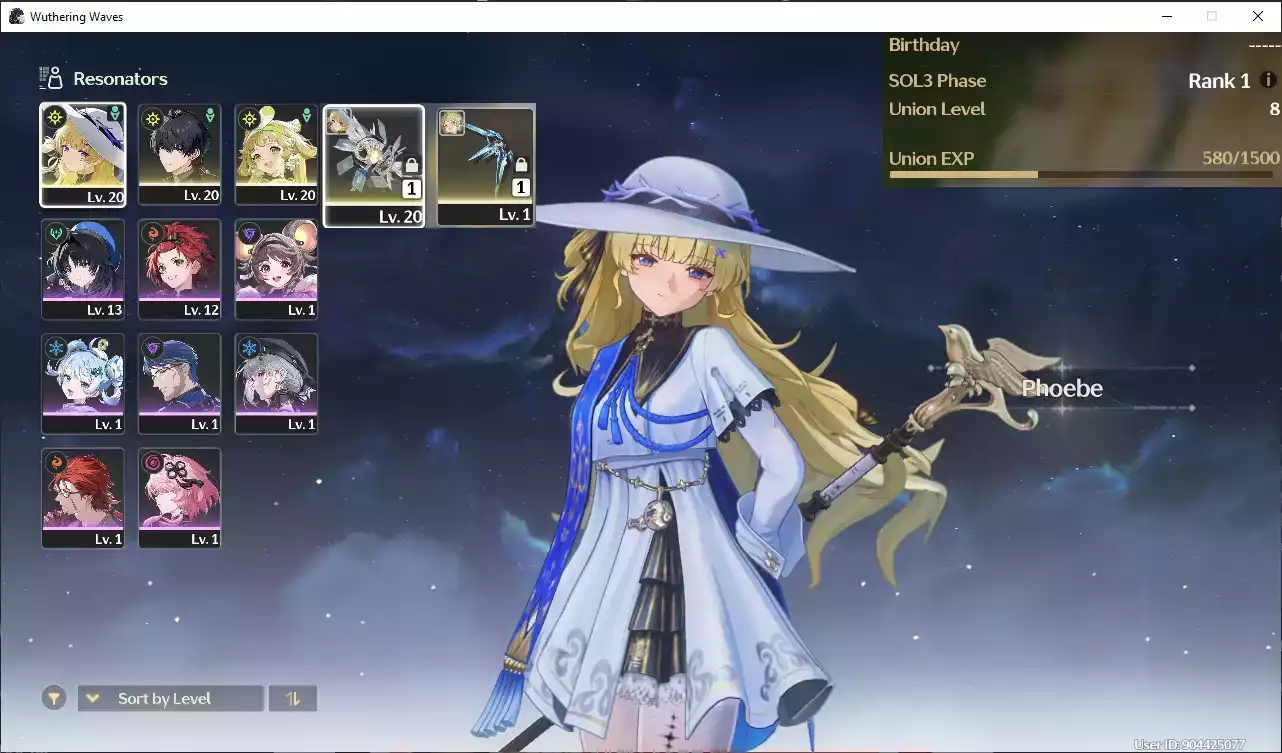
Task: Select the Lv. 1 blue crystal weapon
Action: [486, 166]
